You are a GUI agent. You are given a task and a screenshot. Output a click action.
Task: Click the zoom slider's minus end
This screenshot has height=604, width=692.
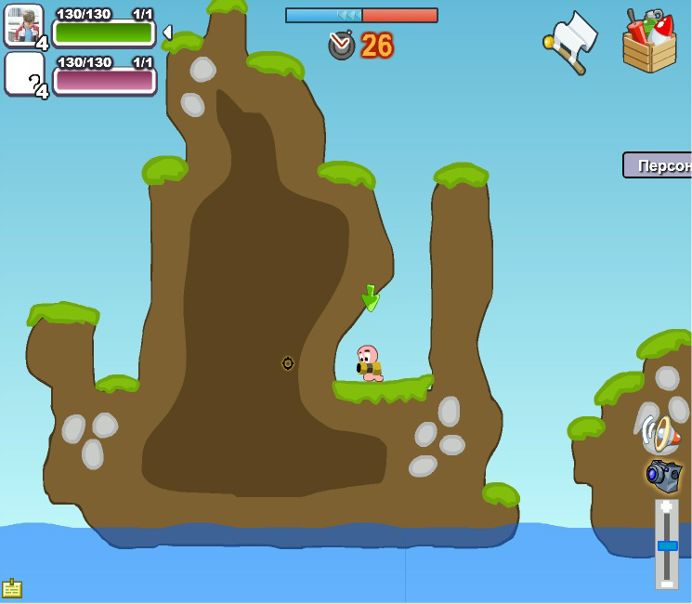pyautogui.click(x=667, y=583)
